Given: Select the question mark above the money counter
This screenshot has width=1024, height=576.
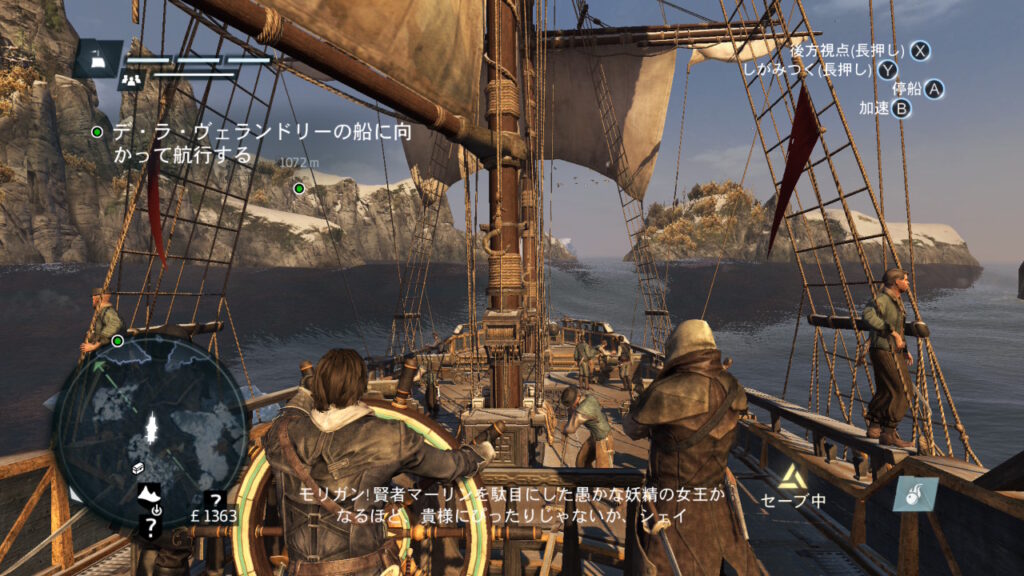Looking at the screenshot, I should click(214, 498).
